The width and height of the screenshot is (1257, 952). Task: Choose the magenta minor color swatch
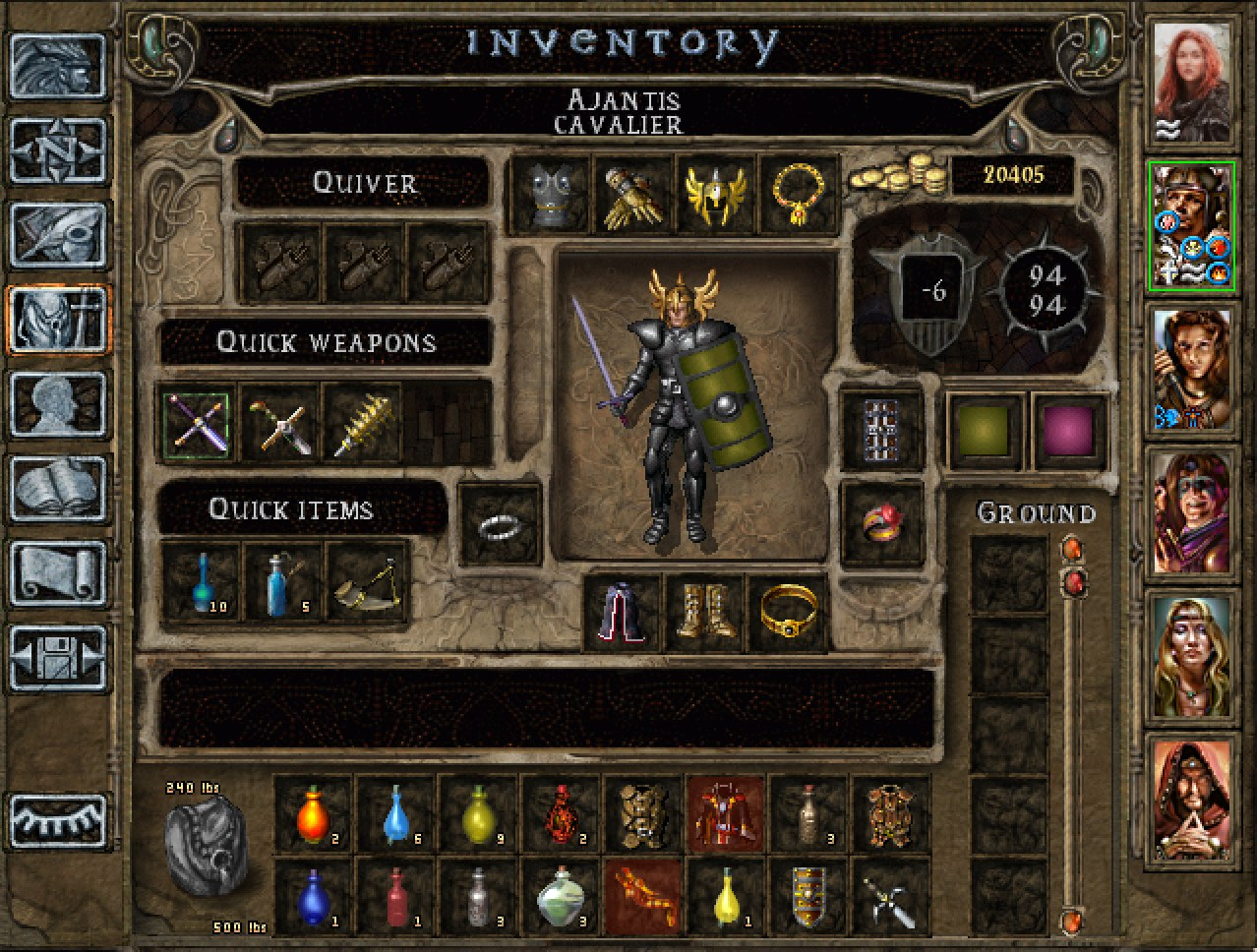pos(1069,430)
